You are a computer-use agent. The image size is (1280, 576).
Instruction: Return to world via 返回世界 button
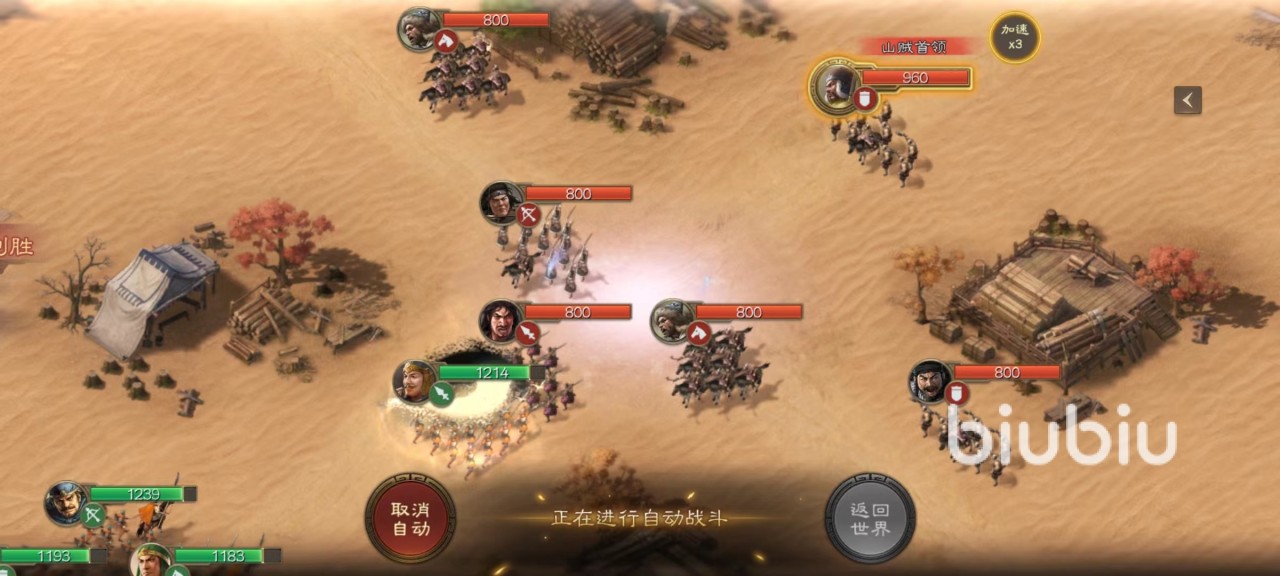870,517
